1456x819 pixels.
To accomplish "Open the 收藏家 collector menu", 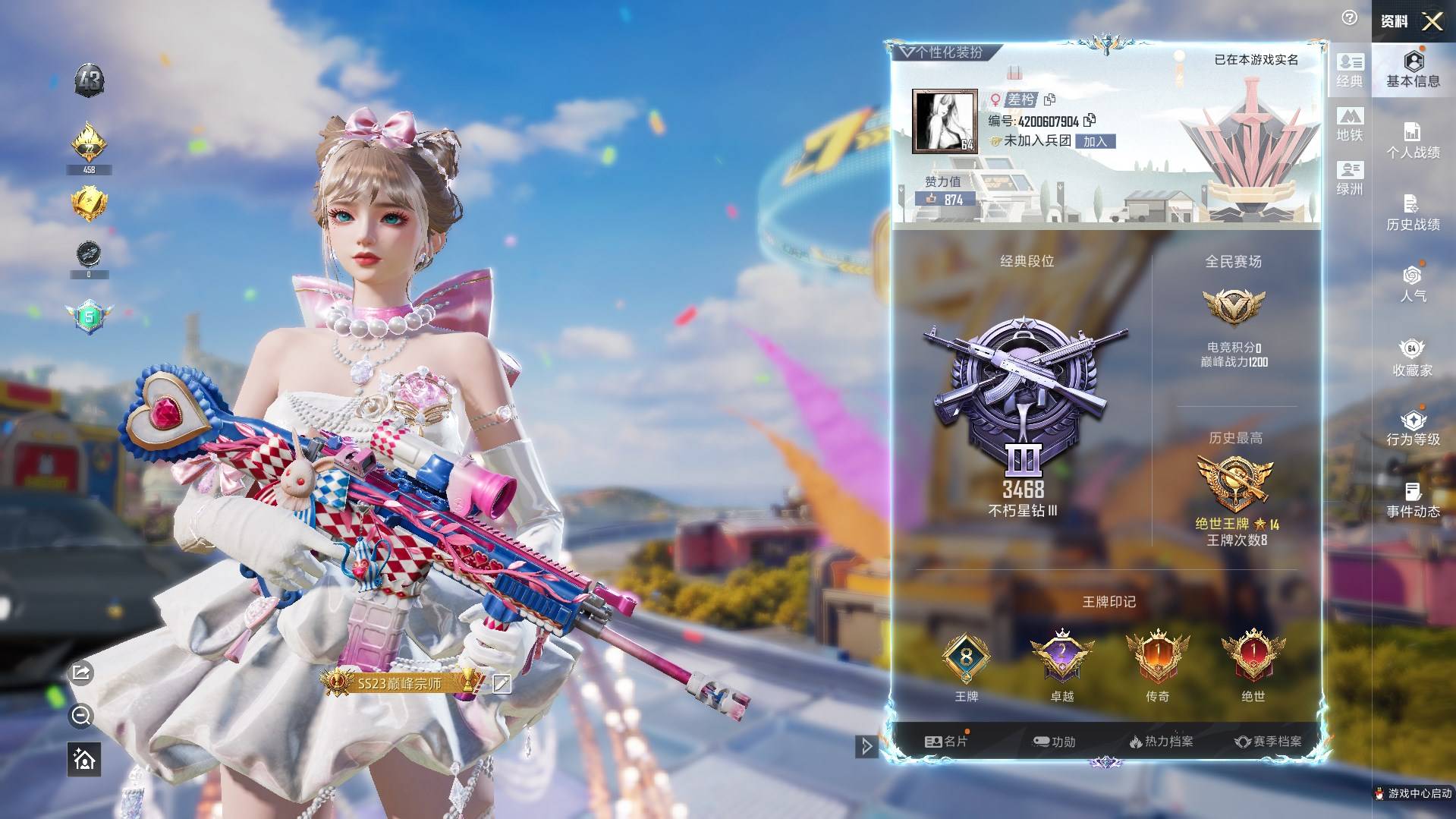I will click(x=1413, y=358).
